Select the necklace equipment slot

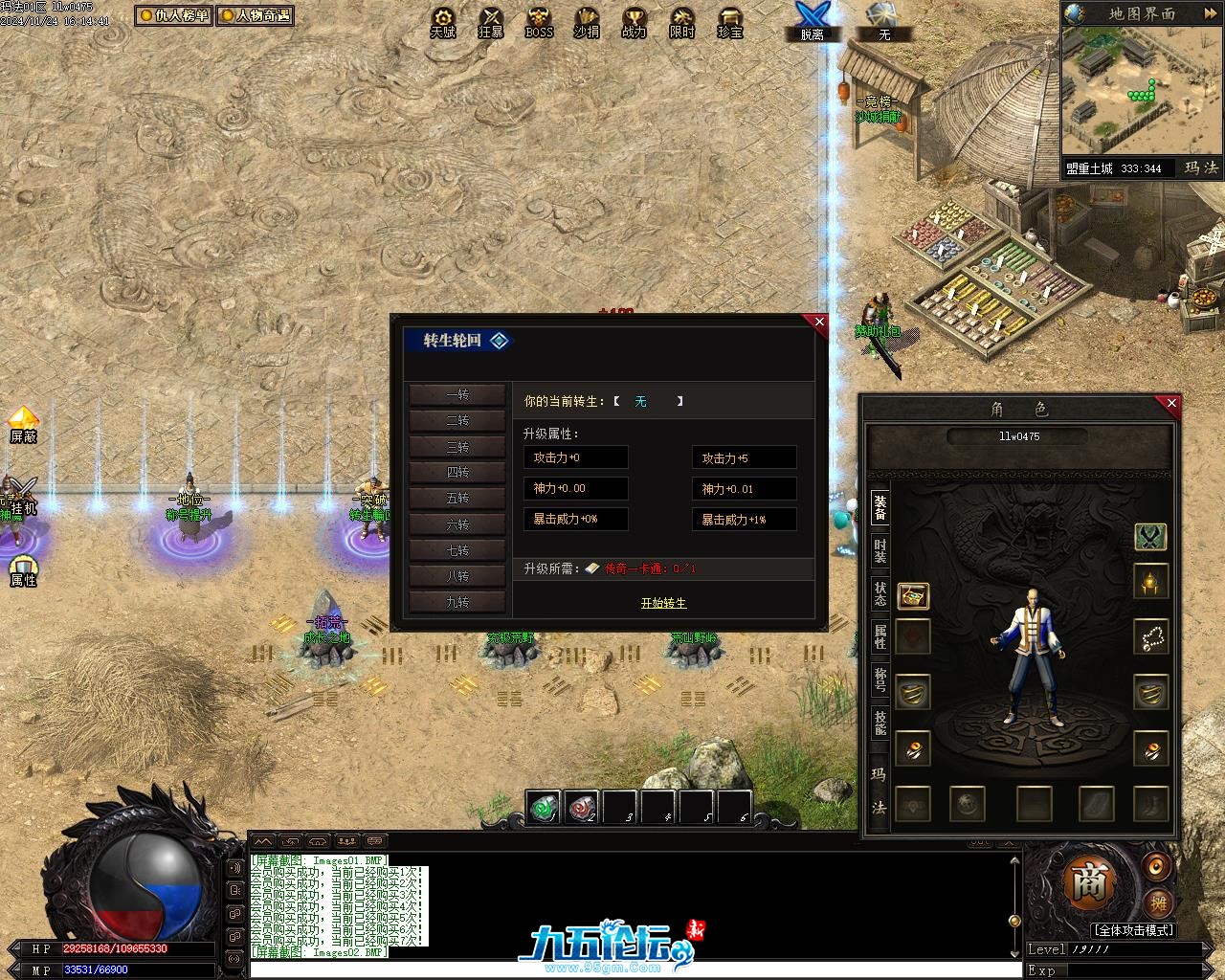click(x=1150, y=636)
